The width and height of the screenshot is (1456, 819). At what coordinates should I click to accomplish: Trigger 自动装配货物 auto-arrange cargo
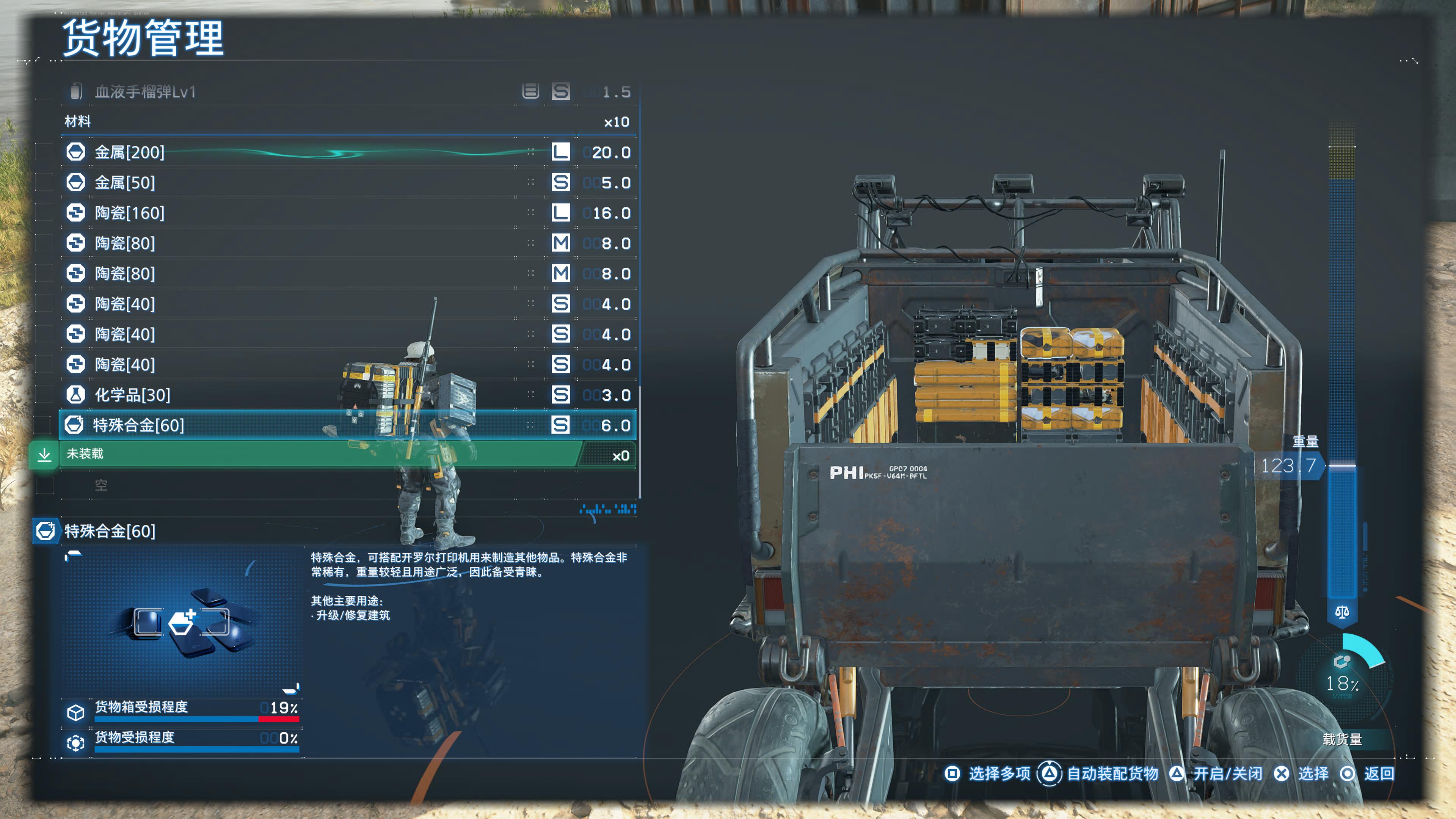[1098, 773]
